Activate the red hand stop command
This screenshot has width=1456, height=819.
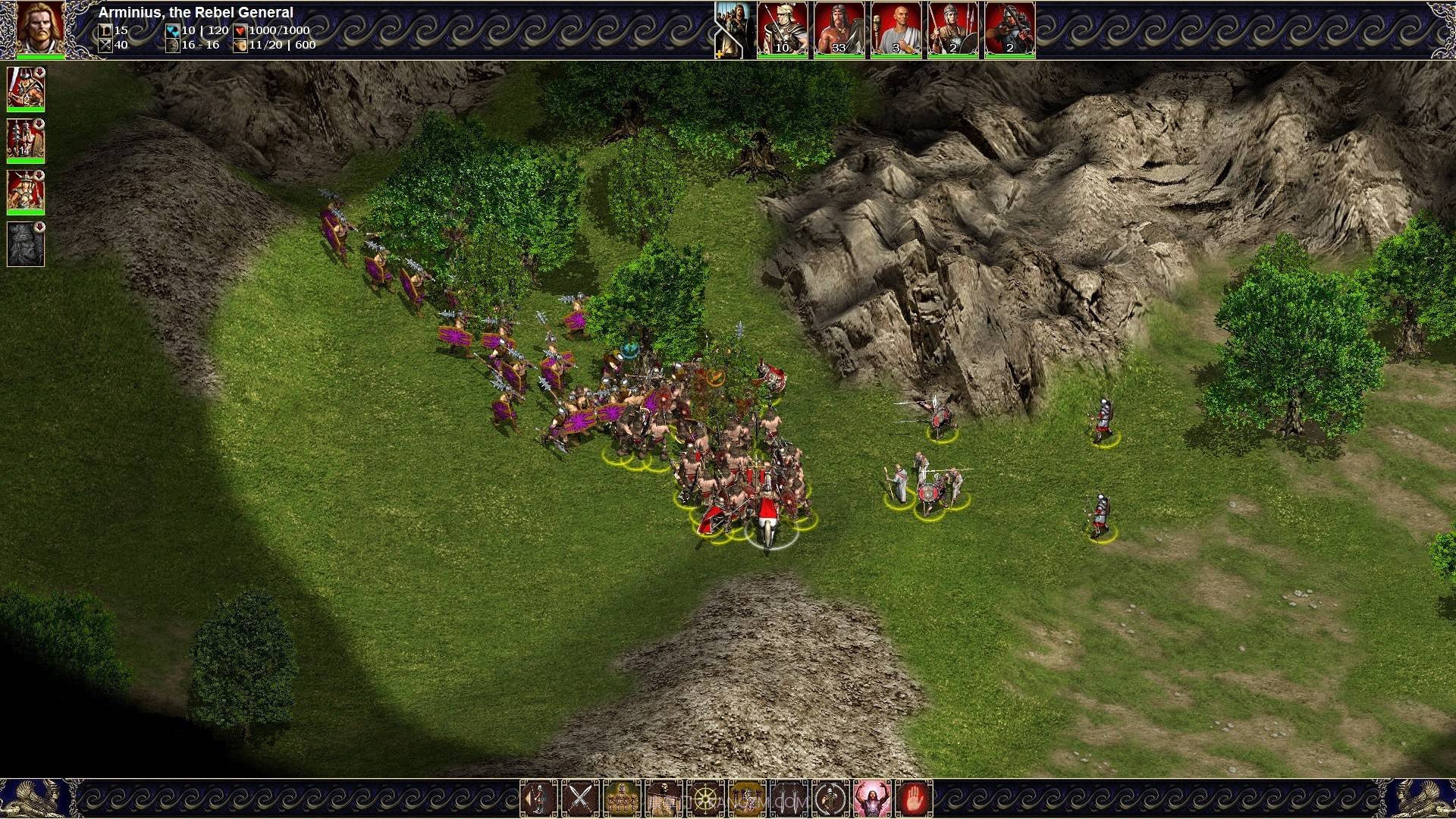click(914, 798)
